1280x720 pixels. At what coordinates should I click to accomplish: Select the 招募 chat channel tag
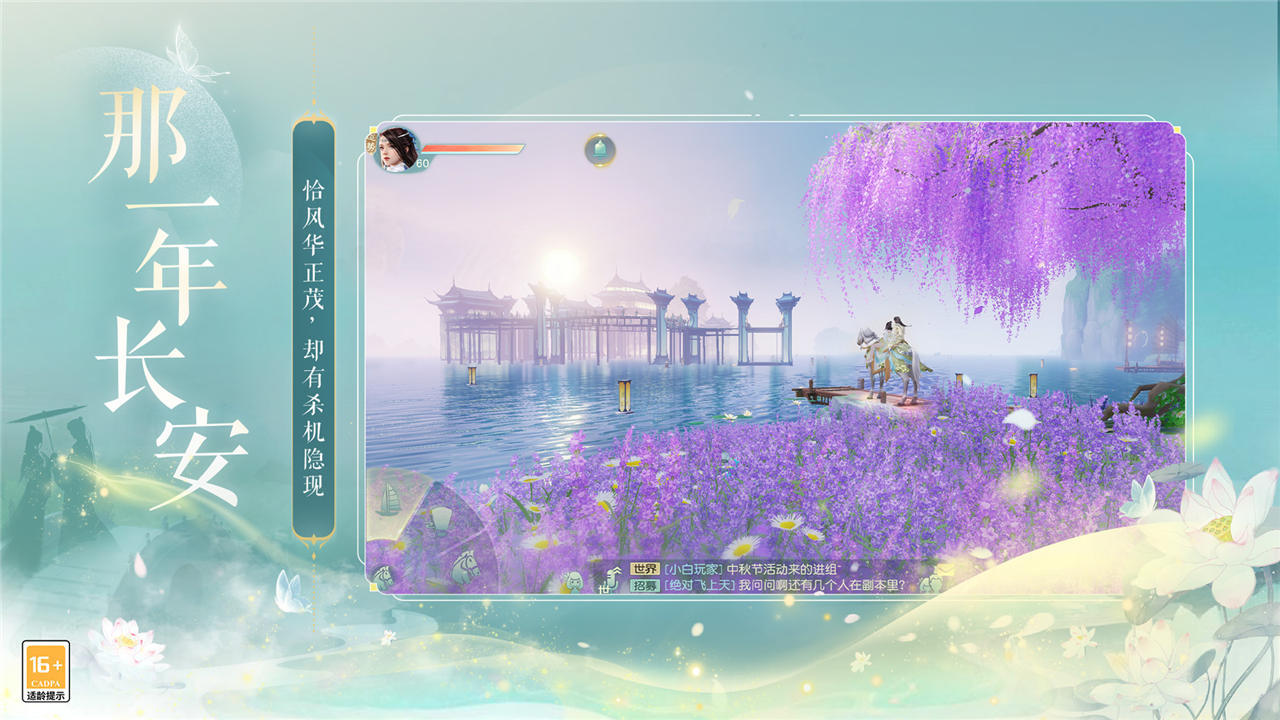[x=646, y=585]
